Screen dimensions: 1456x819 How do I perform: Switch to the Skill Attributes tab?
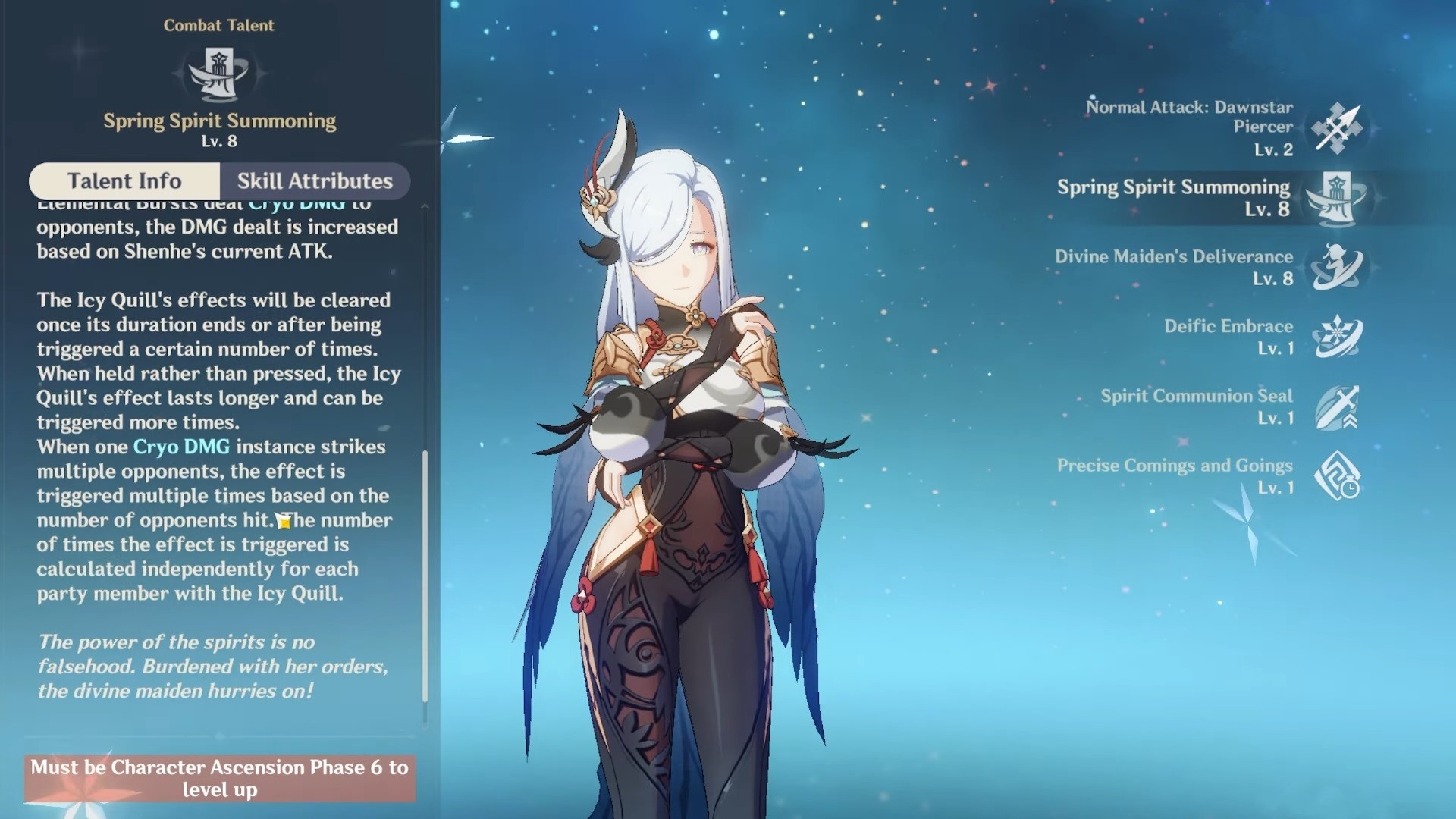click(315, 181)
